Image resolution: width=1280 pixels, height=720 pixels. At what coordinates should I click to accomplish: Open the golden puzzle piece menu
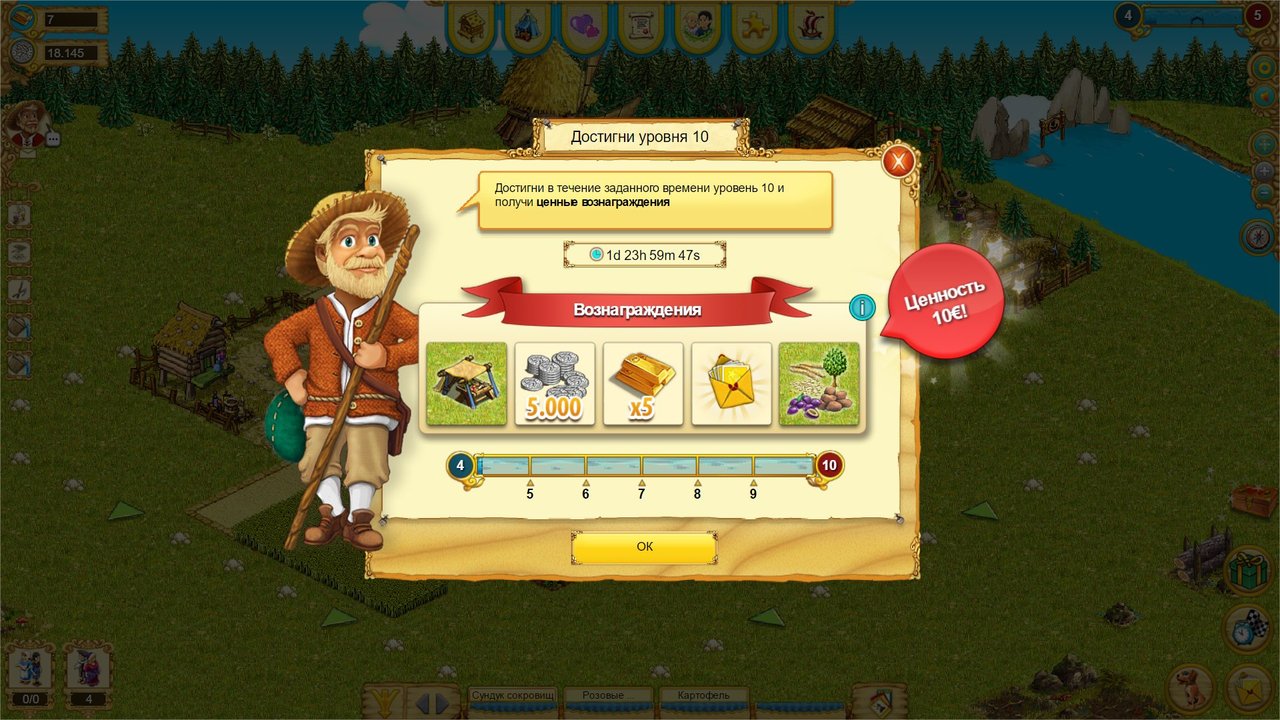[x=755, y=26]
